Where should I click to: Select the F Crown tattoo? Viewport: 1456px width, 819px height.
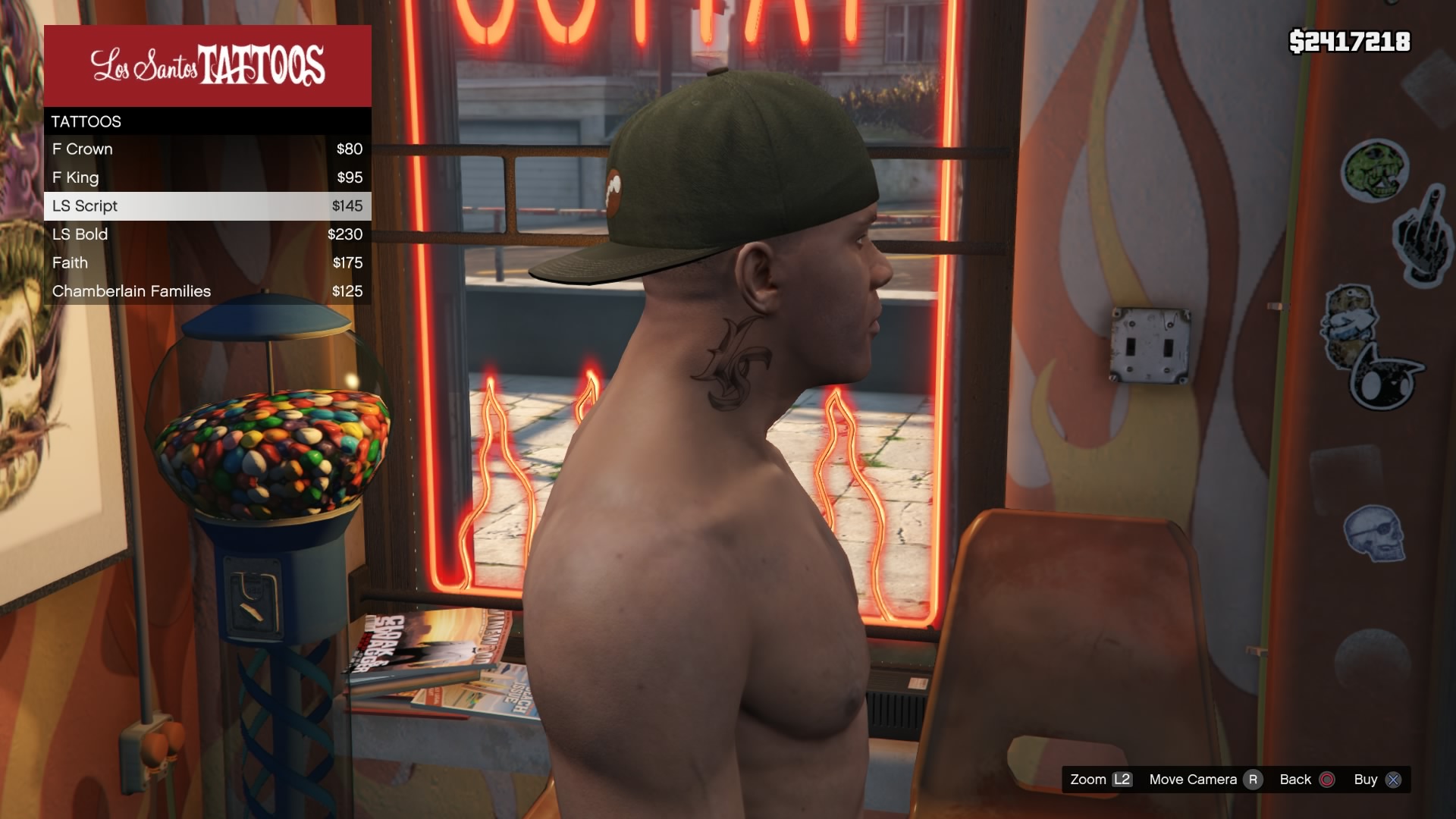207,149
